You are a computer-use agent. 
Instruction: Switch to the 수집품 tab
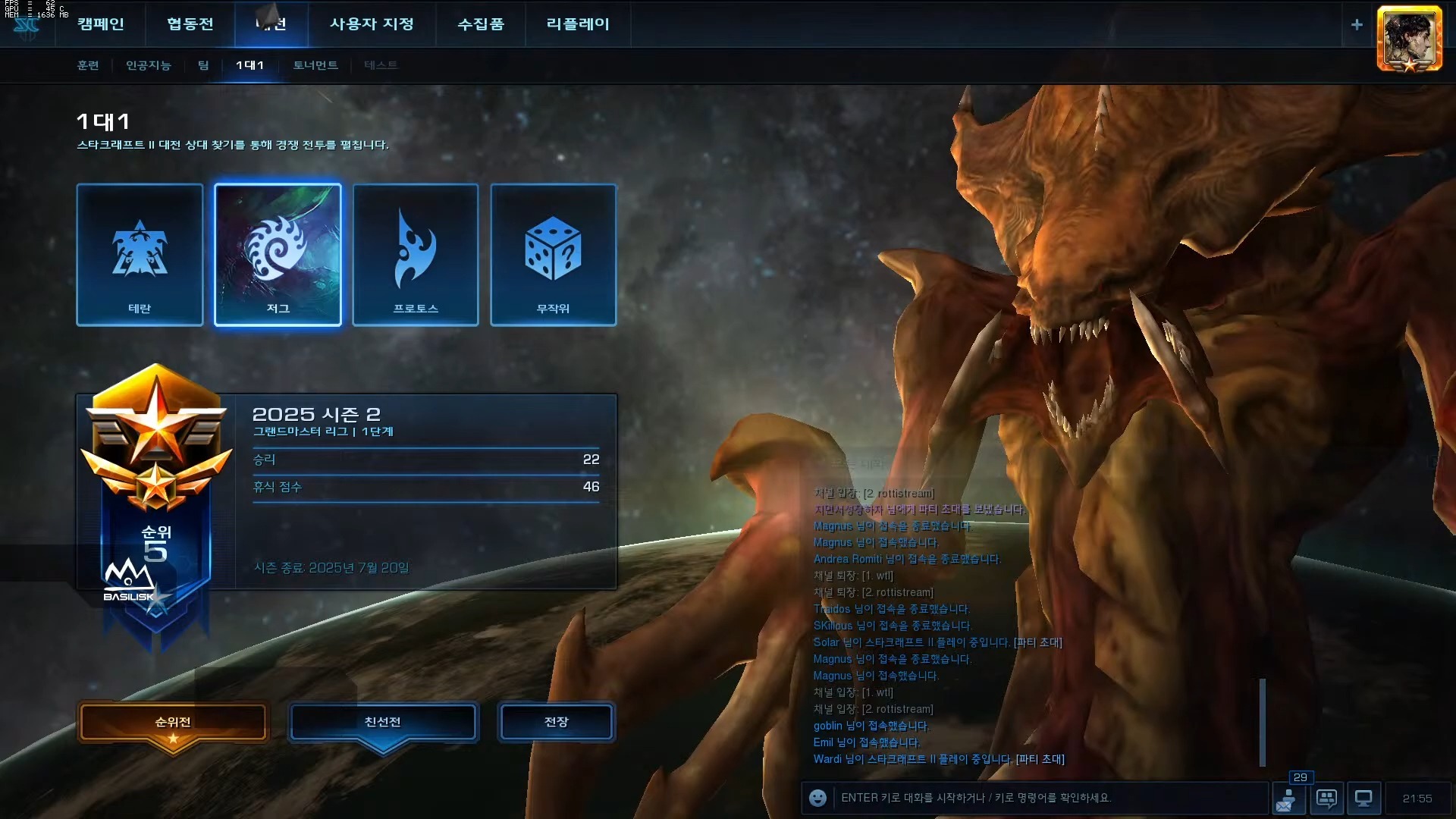pyautogui.click(x=482, y=24)
